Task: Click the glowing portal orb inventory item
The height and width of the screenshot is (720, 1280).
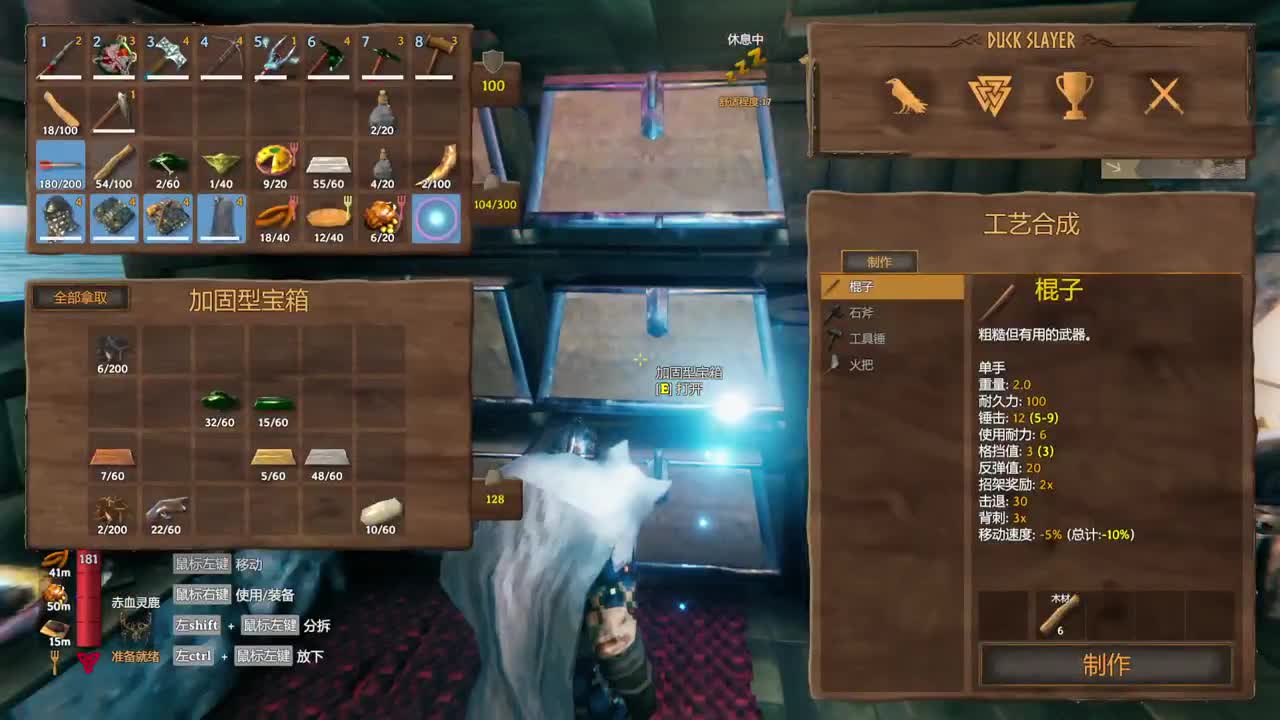Action: coord(438,218)
